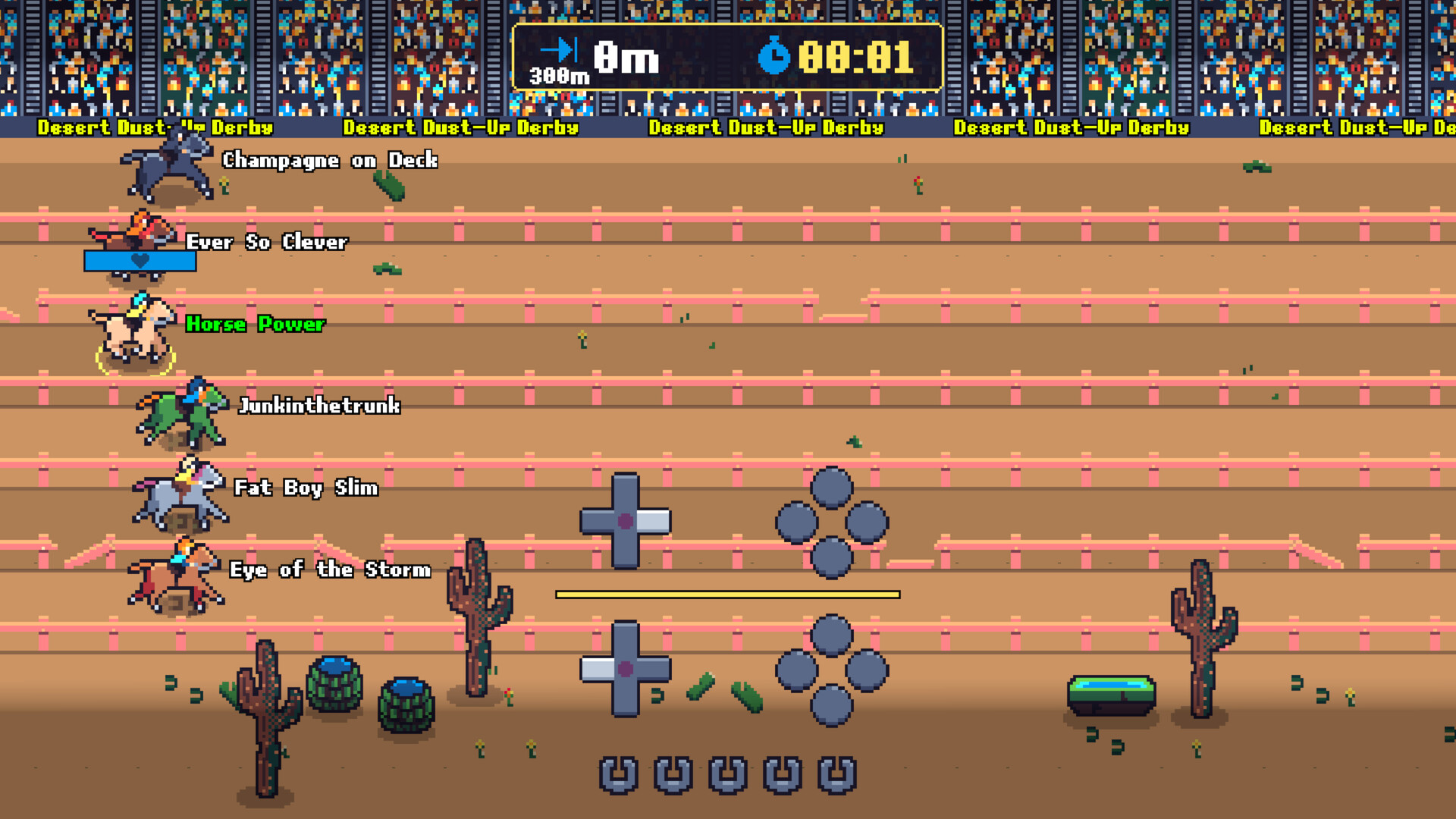The image size is (1456, 819).
Task: Select the Eye of the Storm name label
Action: coord(329,570)
